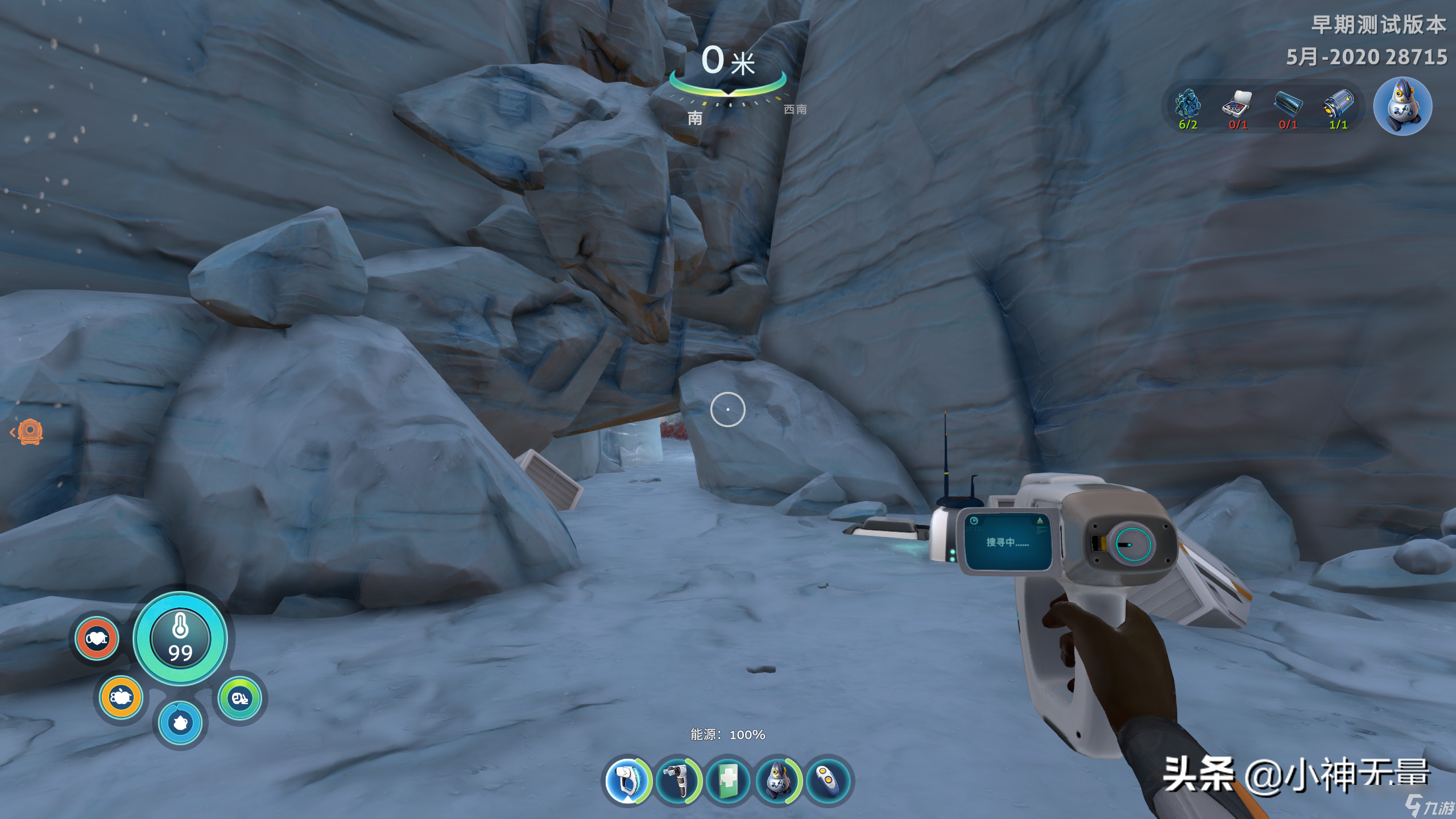Click the battery ingredient in pinned recipe
This screenshot has width=1456, height=819.
pos(1338,105)
